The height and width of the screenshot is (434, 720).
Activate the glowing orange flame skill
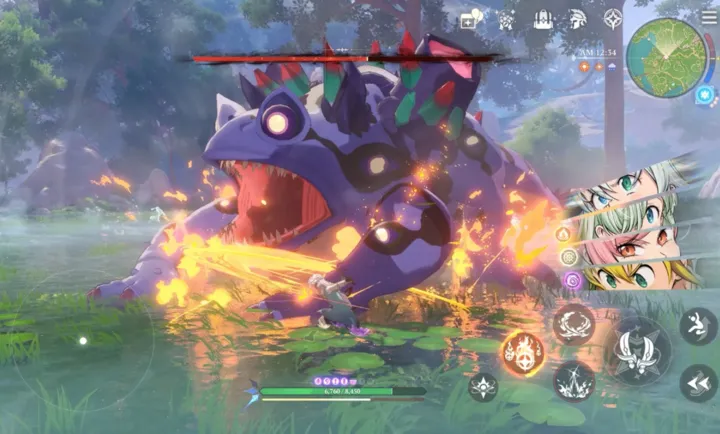tap(522, 351)
